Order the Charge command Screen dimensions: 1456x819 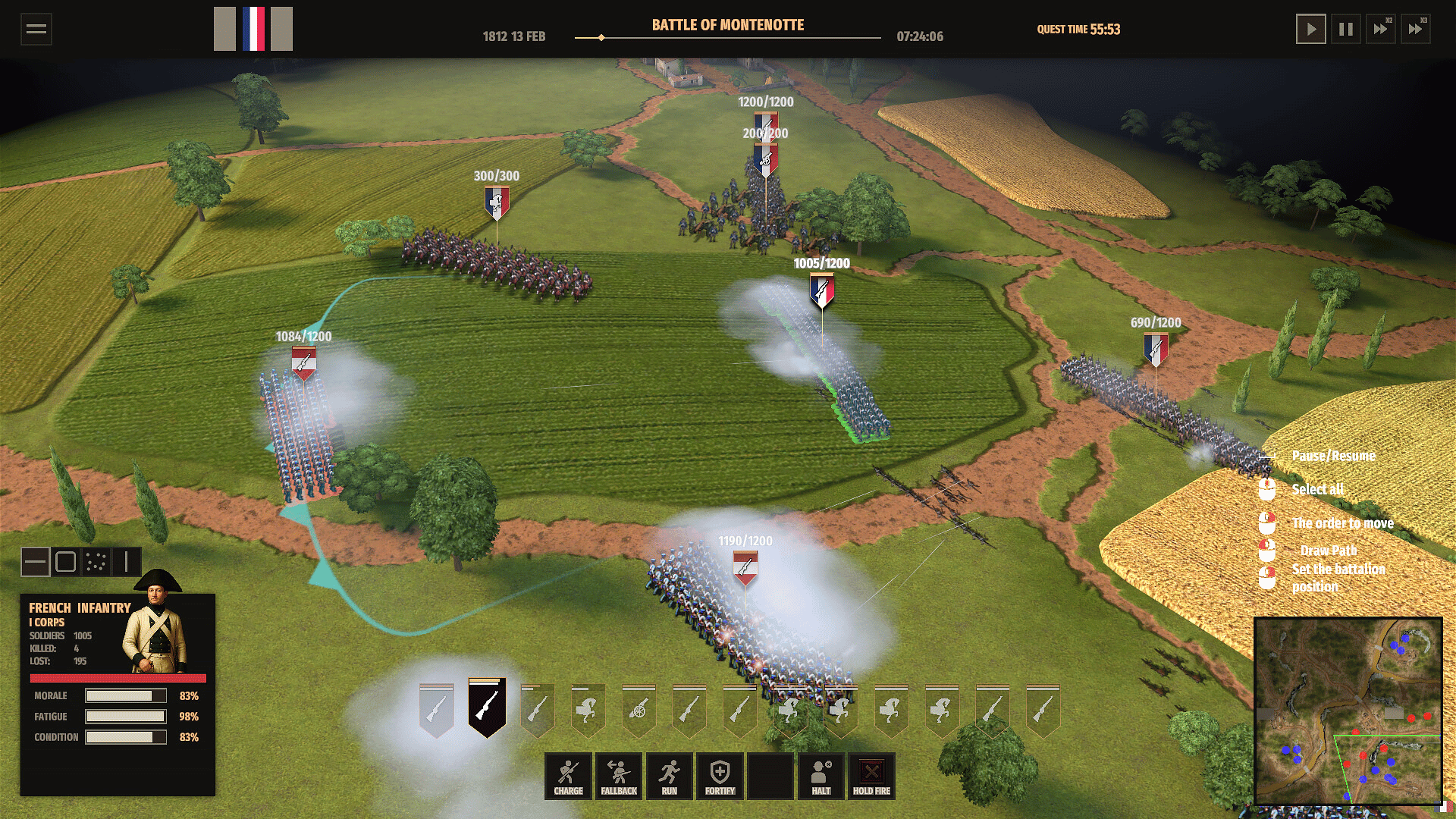(568, 776)
